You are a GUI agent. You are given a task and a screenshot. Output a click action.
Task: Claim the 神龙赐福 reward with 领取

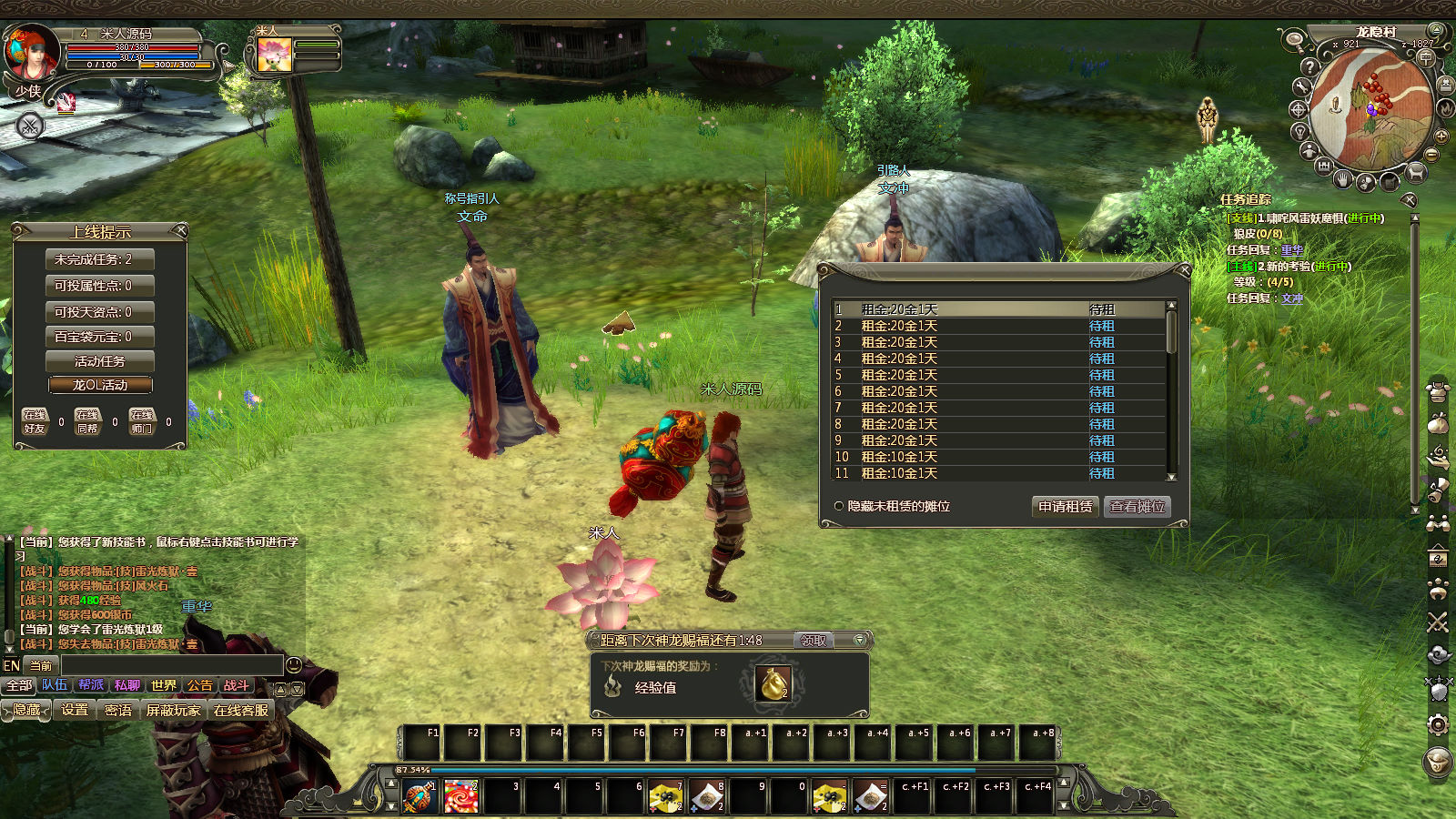[813, 641]
